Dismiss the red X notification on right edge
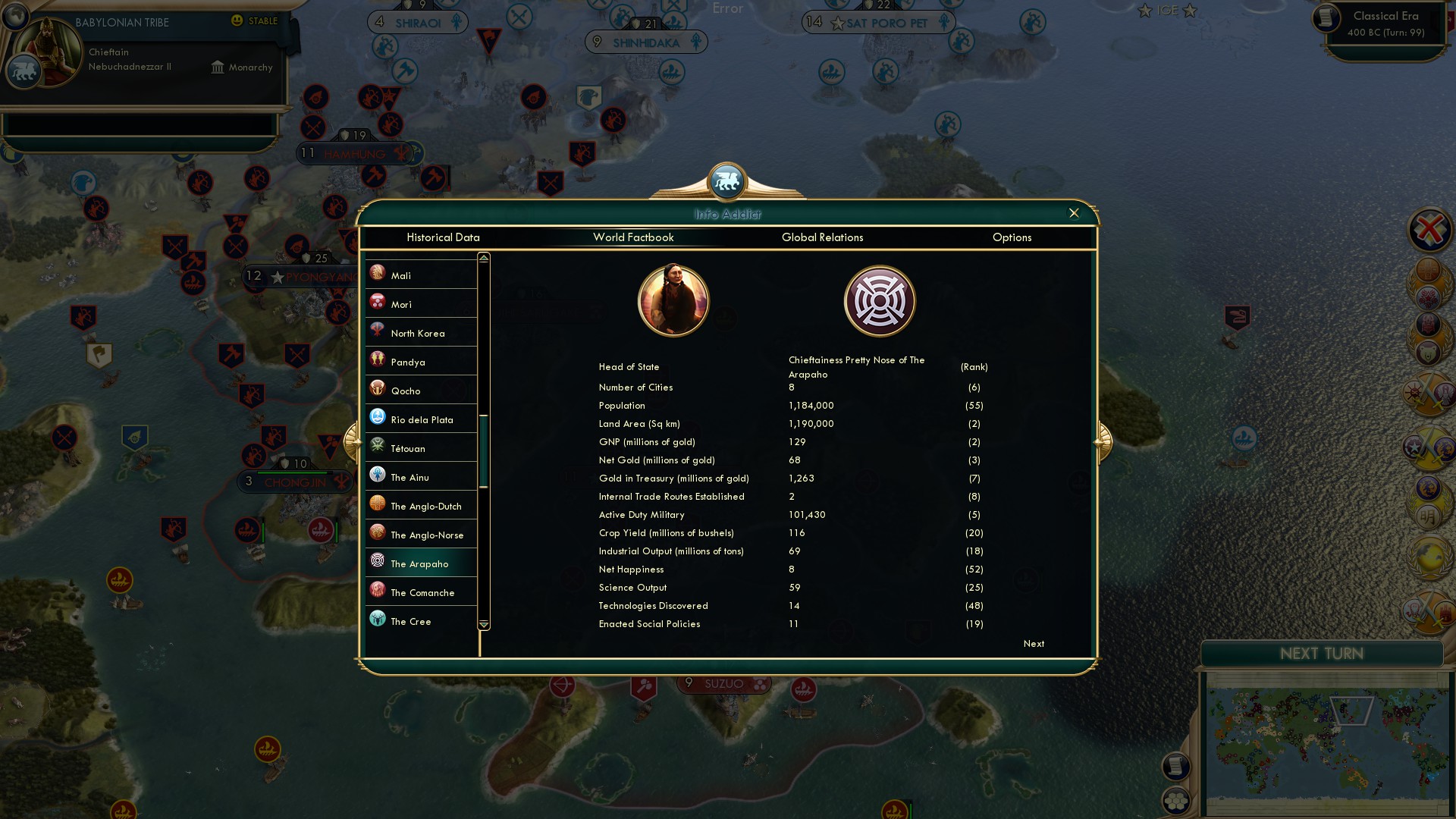Viewport: 1456px width, 819px height. (1429, 230)
